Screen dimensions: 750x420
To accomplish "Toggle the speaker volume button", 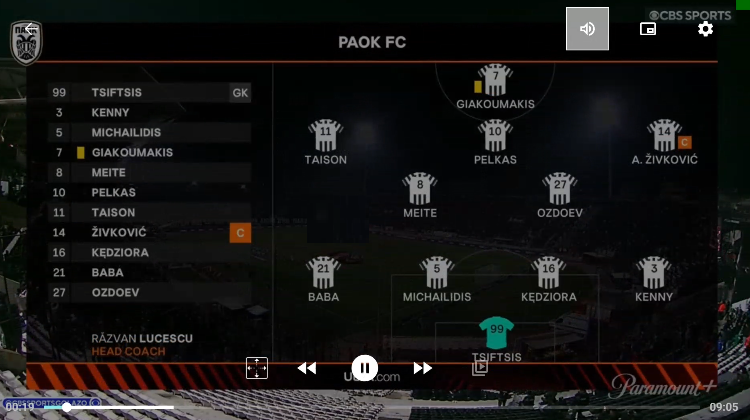I will (x=587, y=29).
